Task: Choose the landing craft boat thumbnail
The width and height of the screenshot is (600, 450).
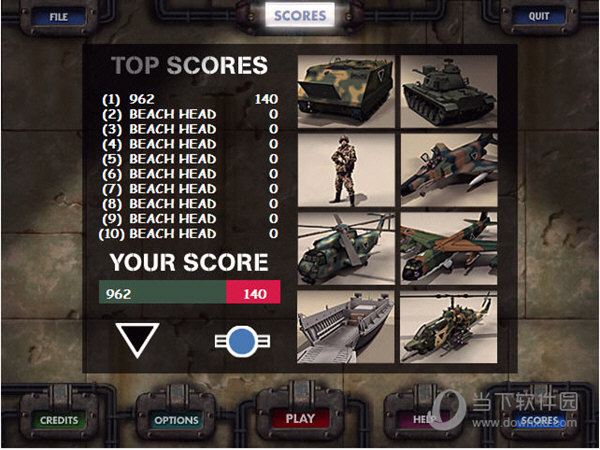Action: [x=346, y=326]
